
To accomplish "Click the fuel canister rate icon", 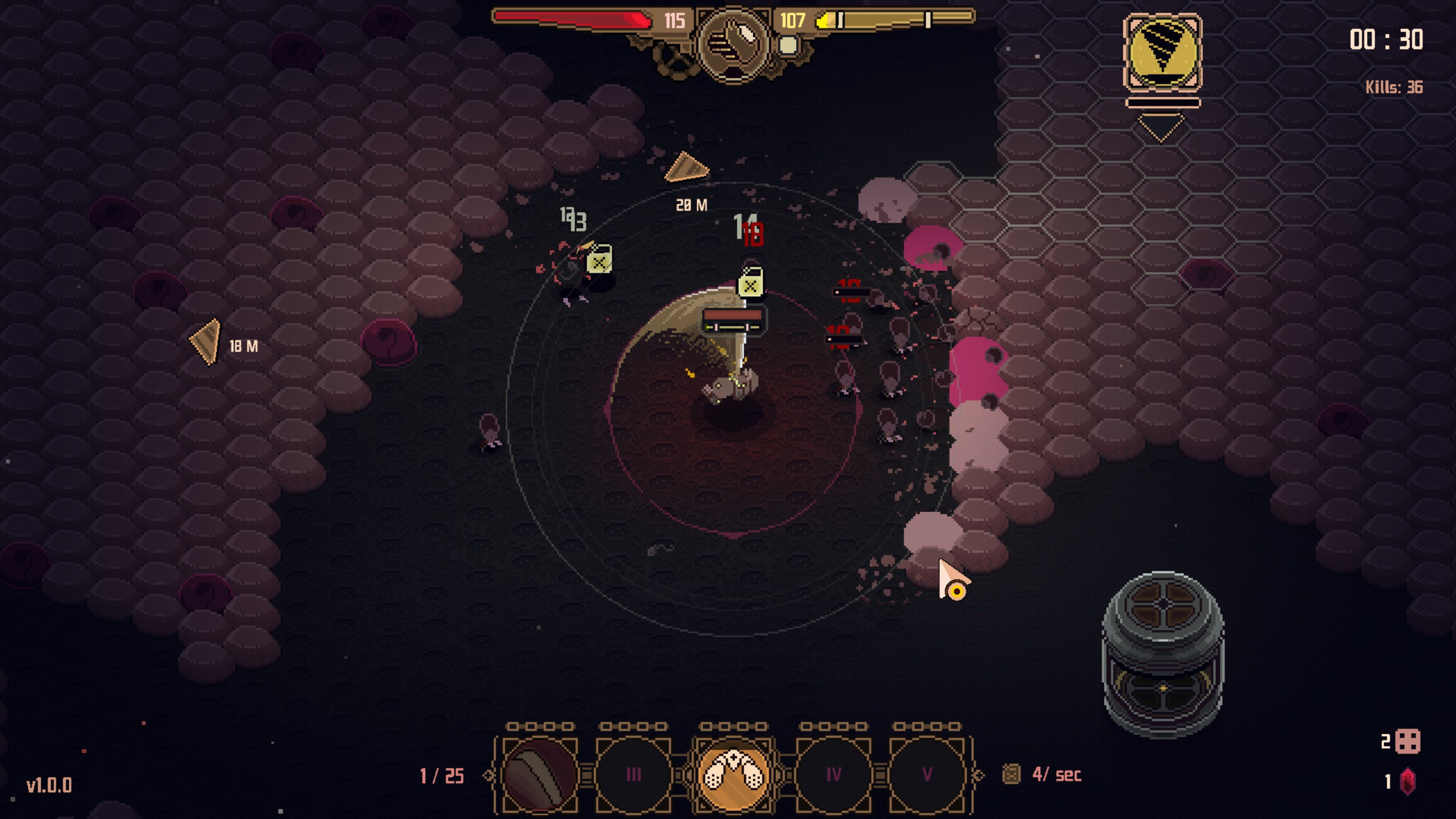I will click(x=1011, y=775).
